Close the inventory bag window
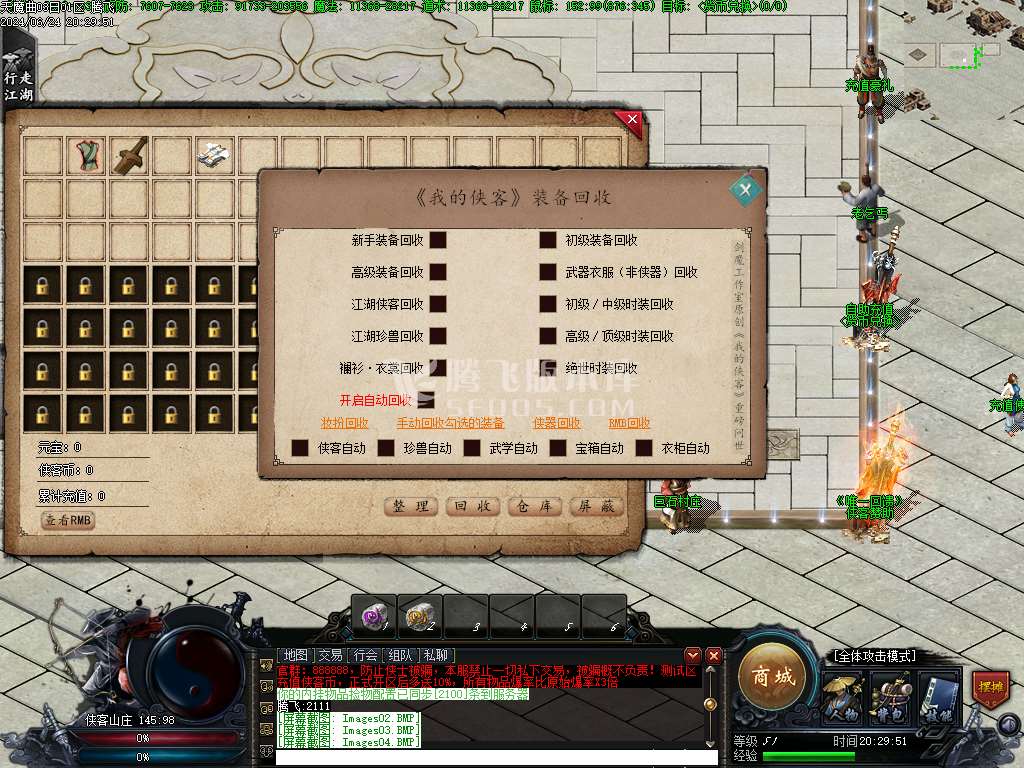Image resolution: width=1024 pixels, height=768 pixels. point(630,123)
